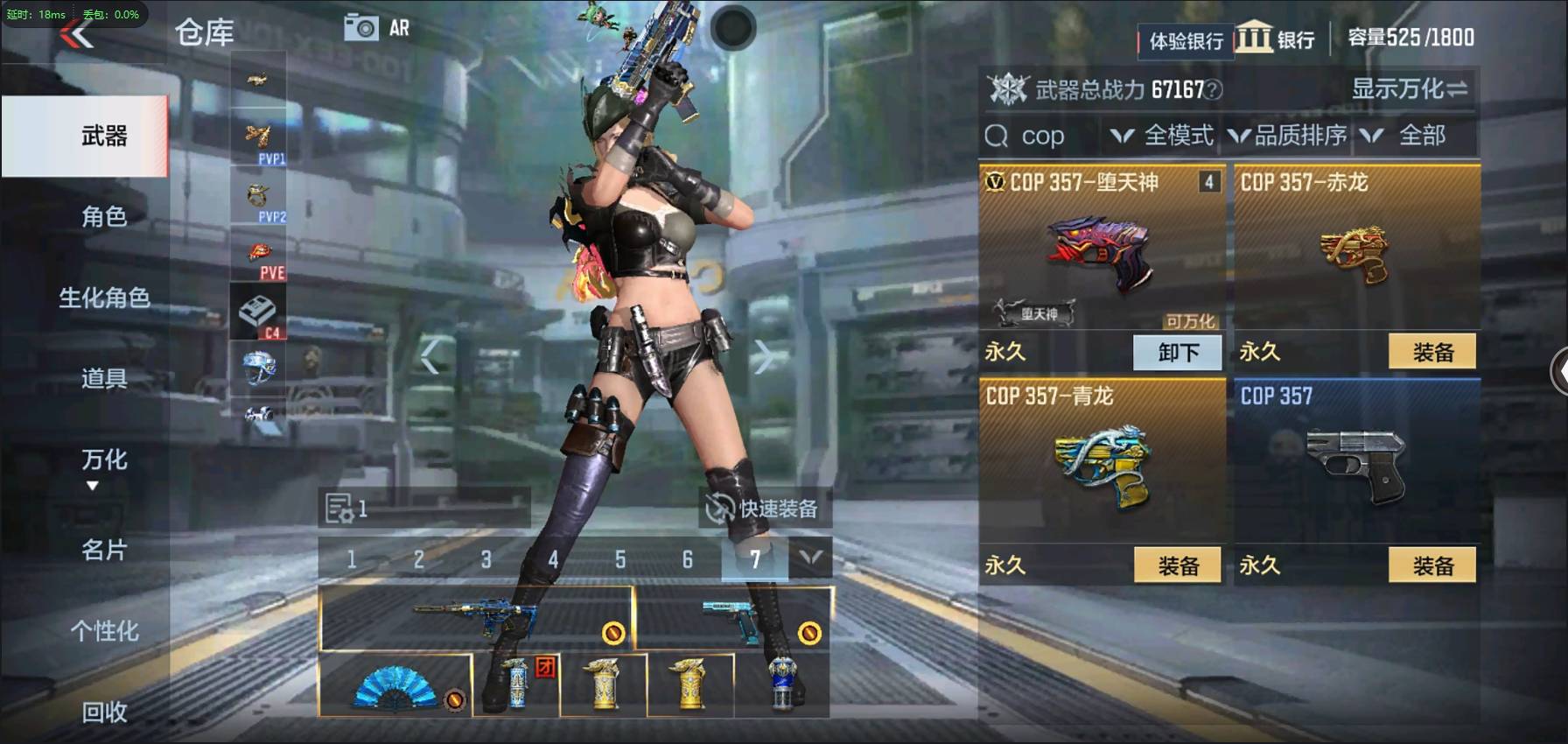The height and width of the screenshot is (744, 1568).
Task: Open the 回收 recycle section
Action: pos(104,712)
